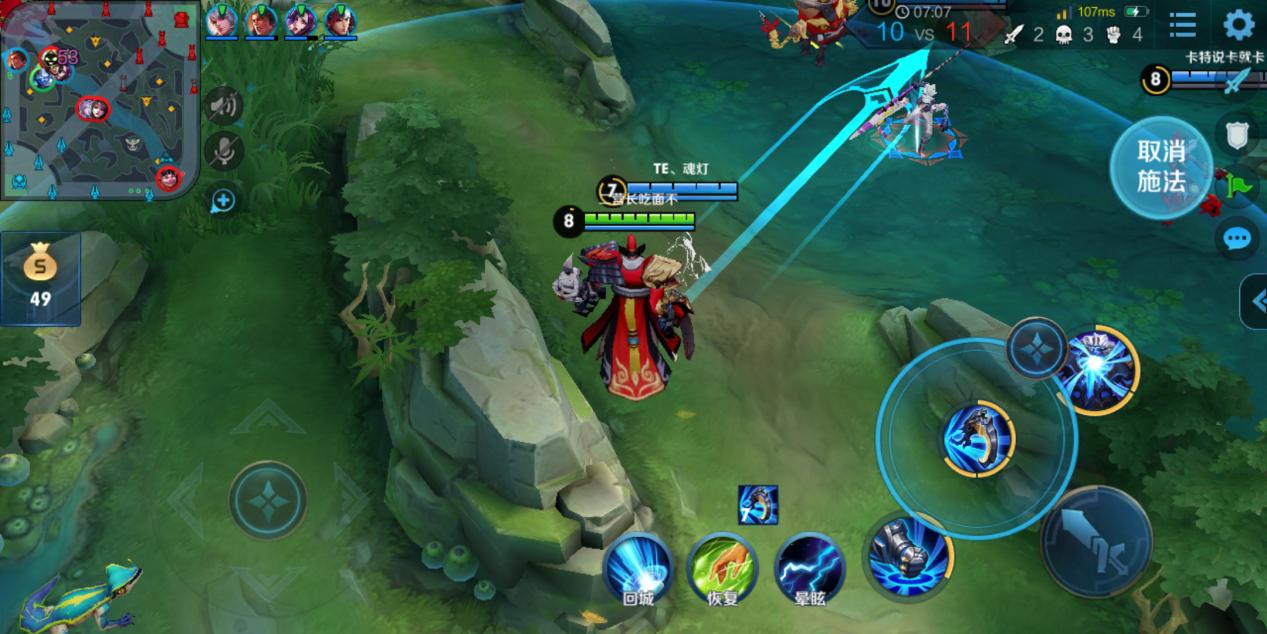1267x634 pixels.
Task: Toggle the microphone voice button
Action: tap(224, 151)
